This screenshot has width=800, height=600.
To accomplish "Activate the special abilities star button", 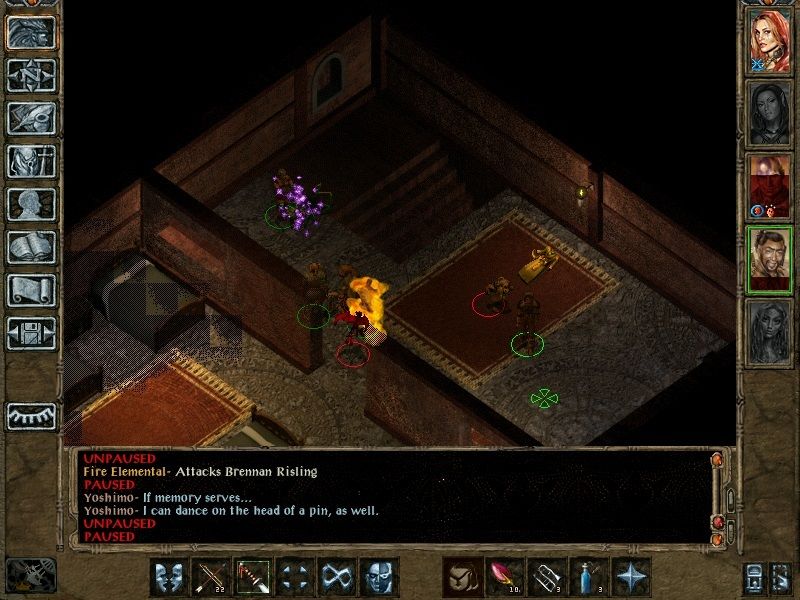I will click(630, 577).
